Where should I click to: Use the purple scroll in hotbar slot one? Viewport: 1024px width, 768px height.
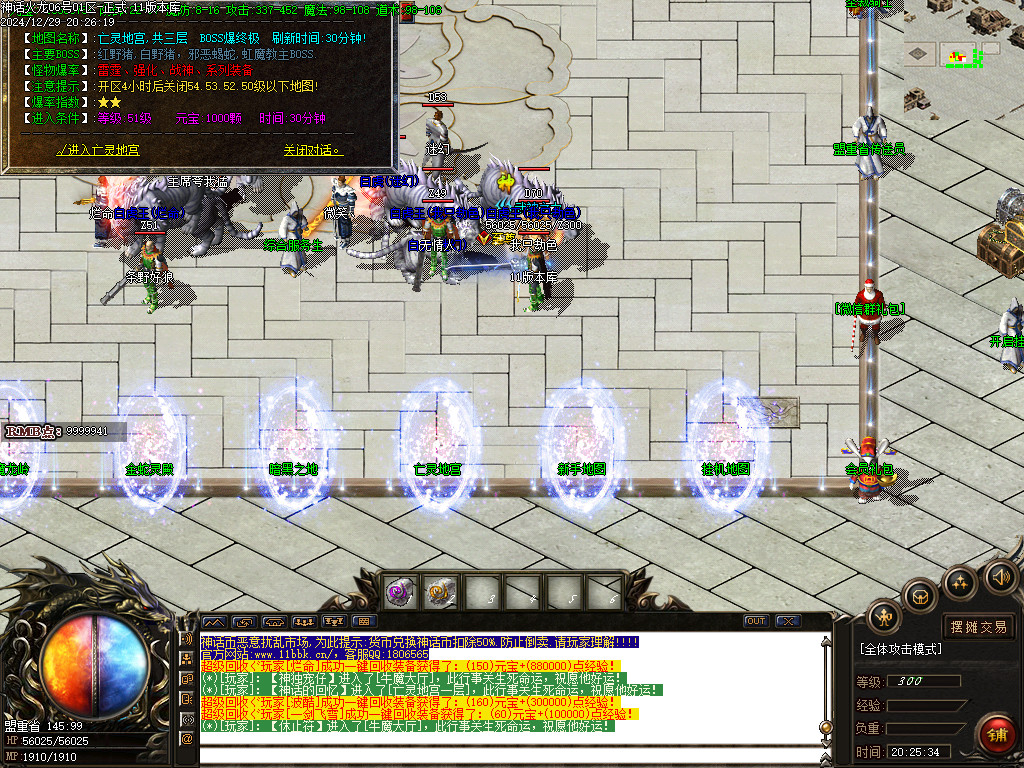click(402, 591)
